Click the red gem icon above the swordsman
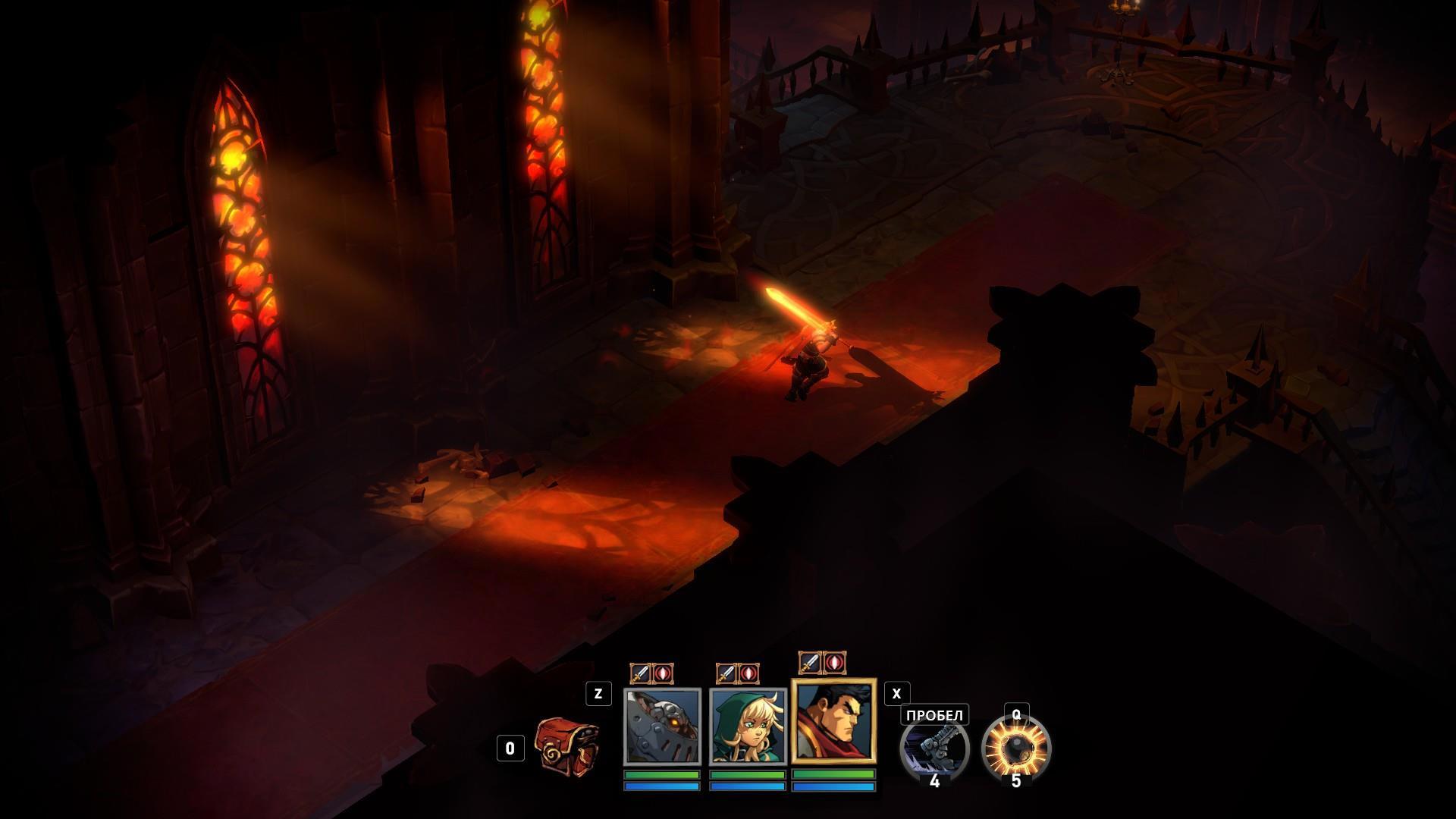The height and width of the screenshot is (819, 1456). click(x=834, y=663)
